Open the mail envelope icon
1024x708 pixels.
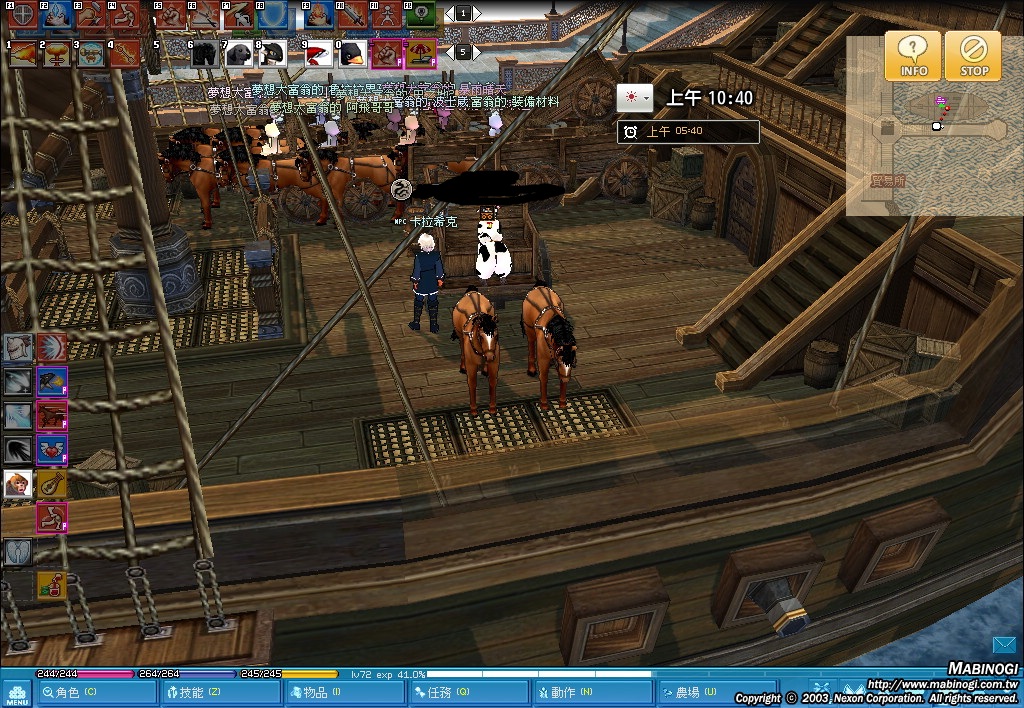pos(1004,643)
